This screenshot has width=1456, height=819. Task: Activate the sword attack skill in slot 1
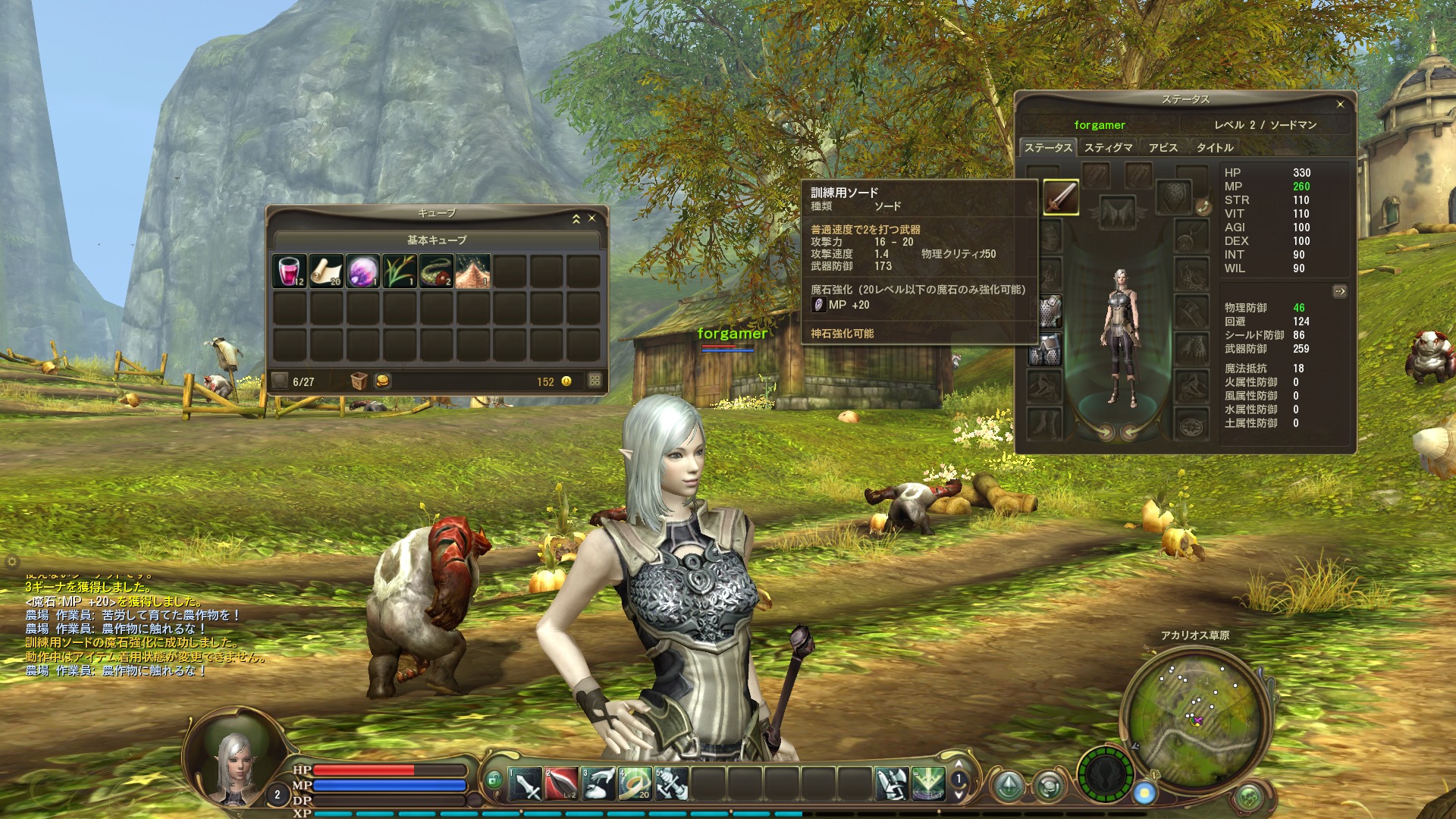click(x=525, y=784)
